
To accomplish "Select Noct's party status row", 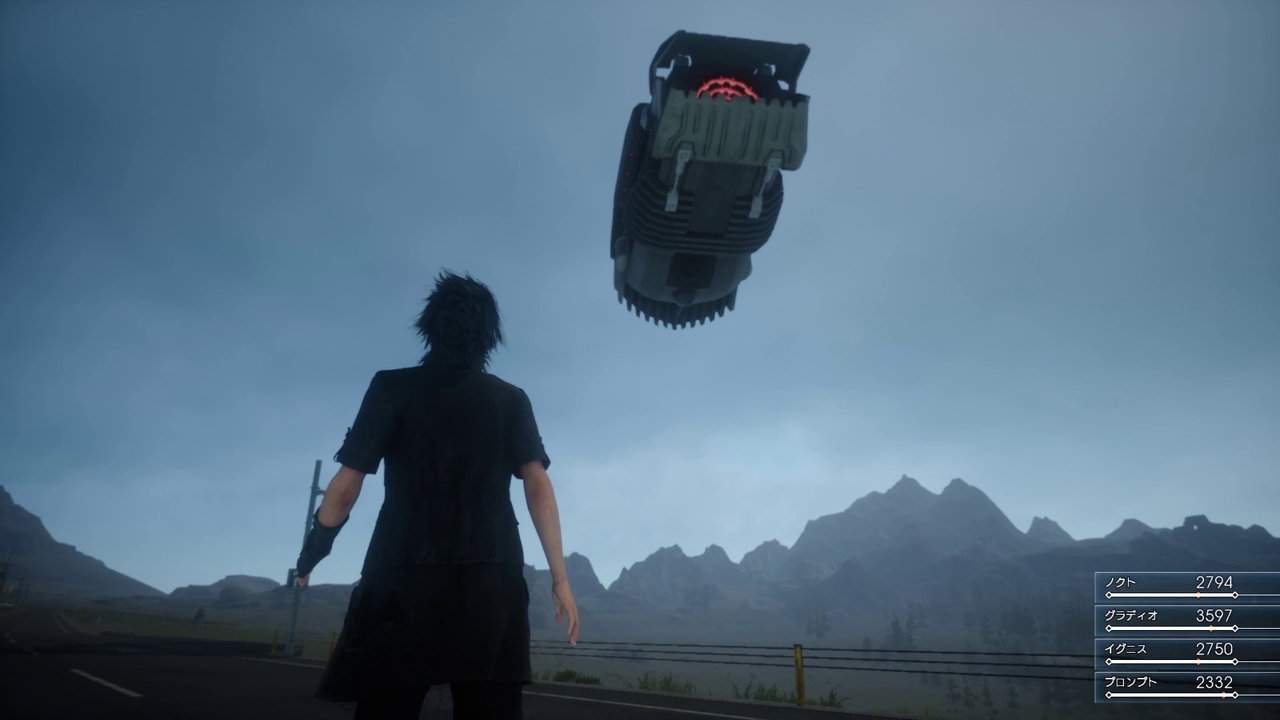I will 1186,586.
